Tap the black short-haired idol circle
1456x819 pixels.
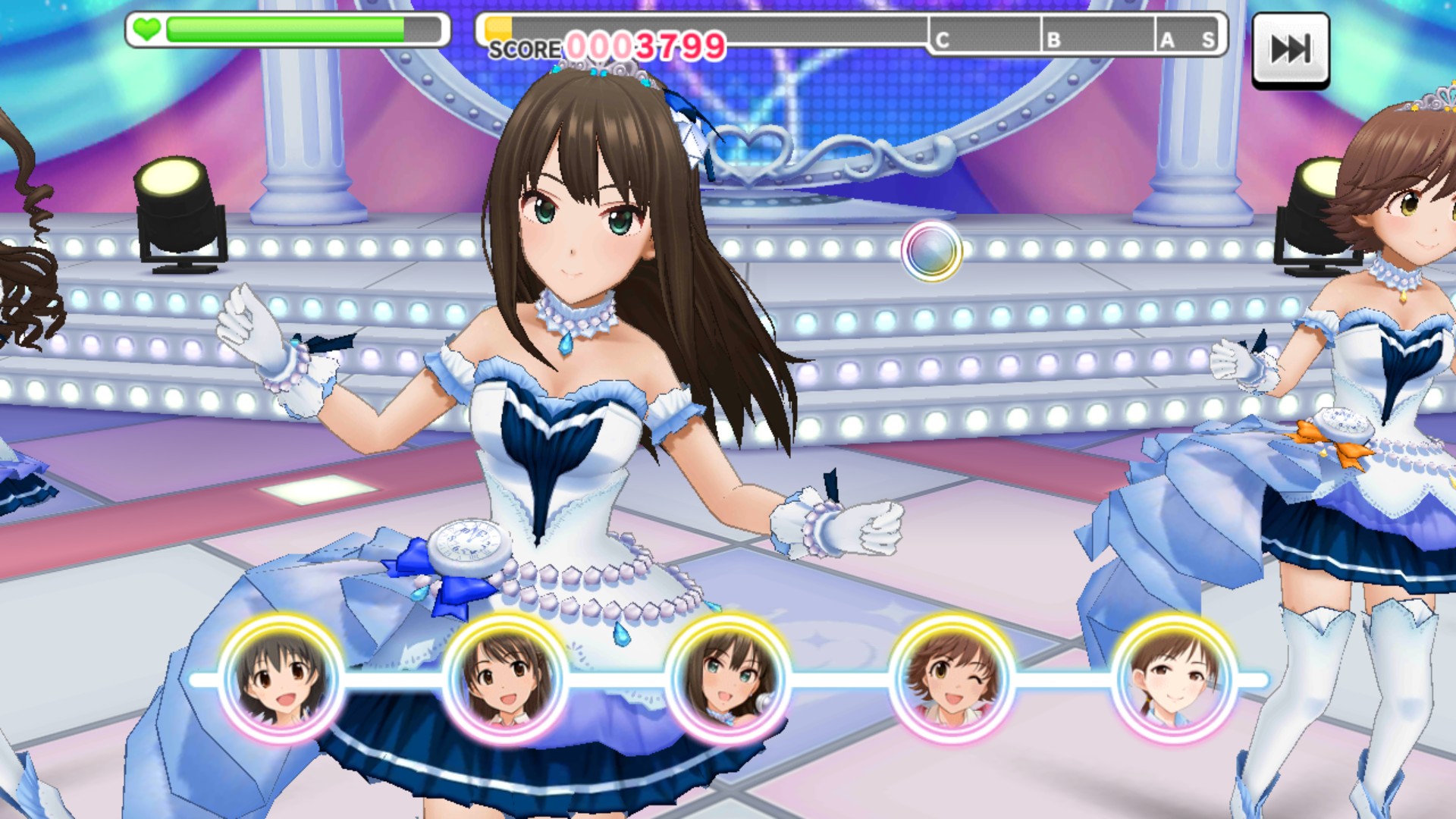click(281, 678)
